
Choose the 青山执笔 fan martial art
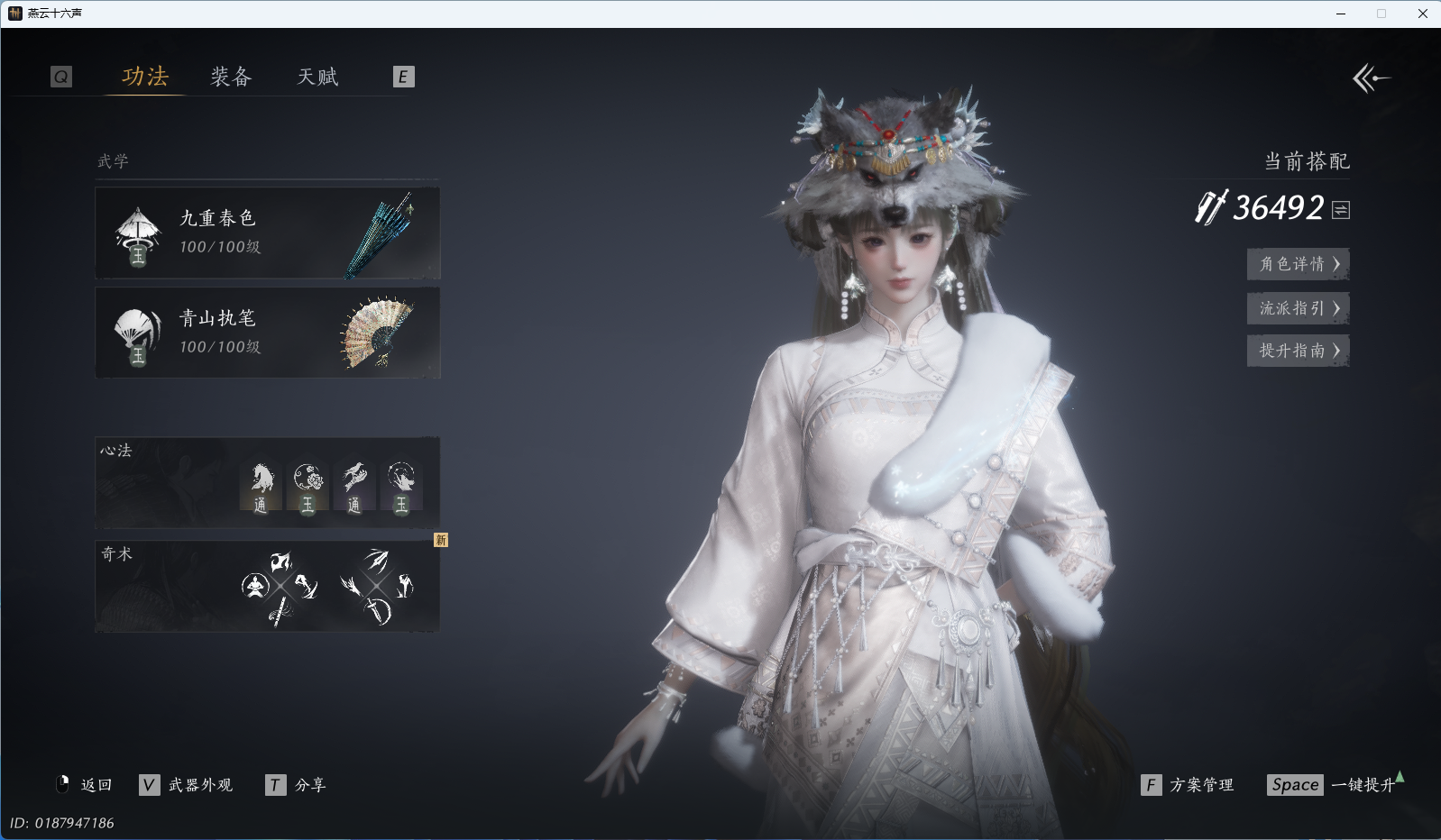click(x=268, y=333)
